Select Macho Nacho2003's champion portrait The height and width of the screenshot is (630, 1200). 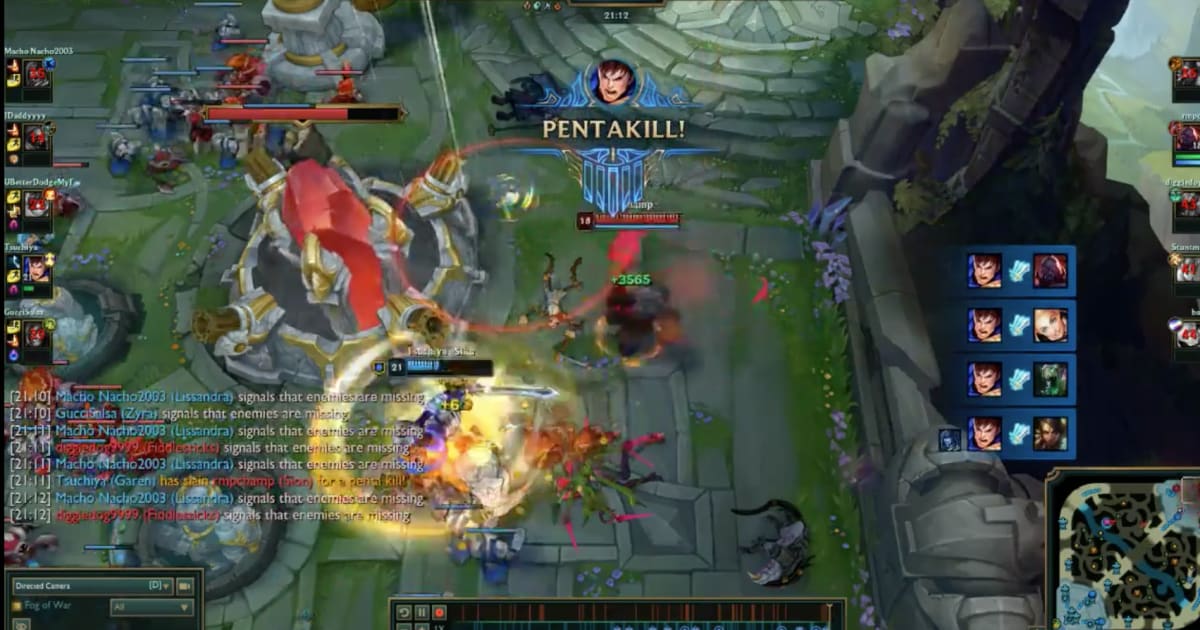pos(37,73)
